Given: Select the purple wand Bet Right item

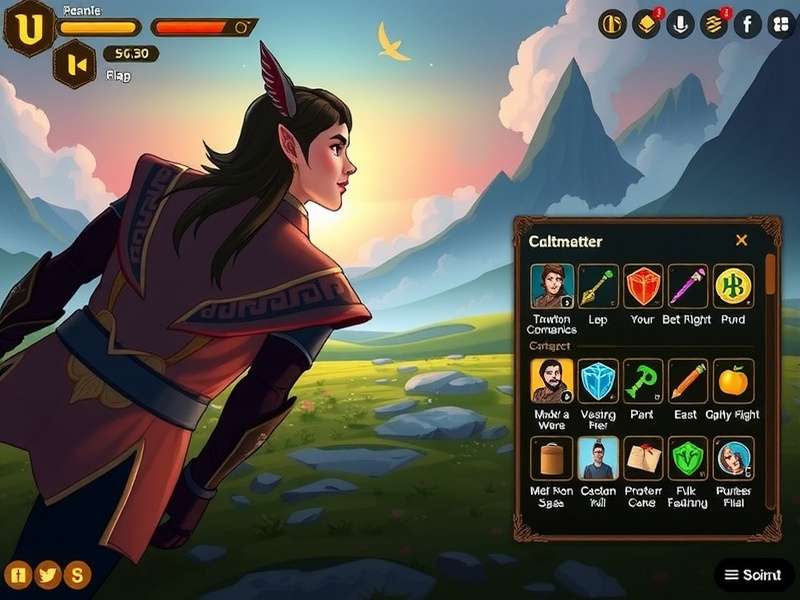Looking at the screenshot, I should coord(688,286).
